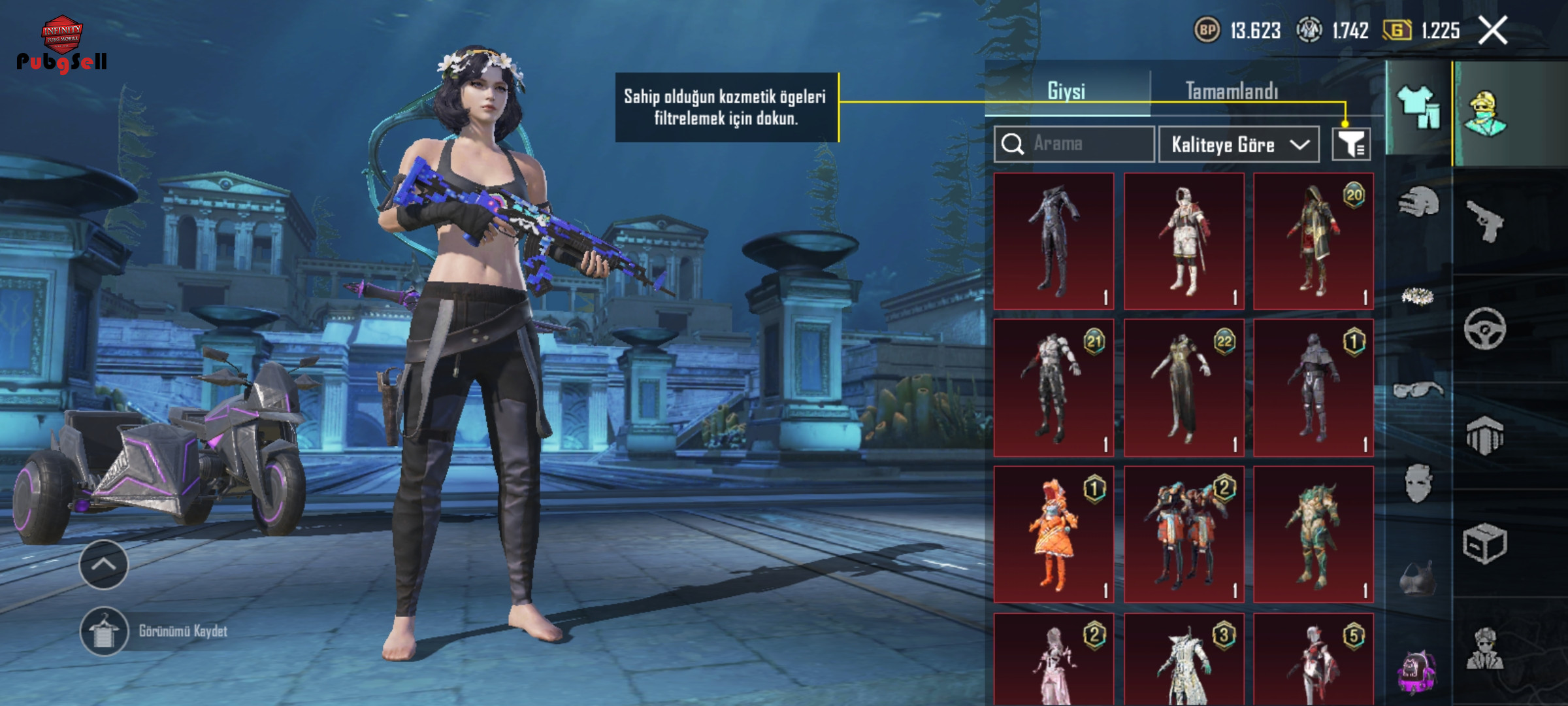Open the Tamamlandı tab
The height and width of the screenshot is (706, 1568).
click(1232, 91)
